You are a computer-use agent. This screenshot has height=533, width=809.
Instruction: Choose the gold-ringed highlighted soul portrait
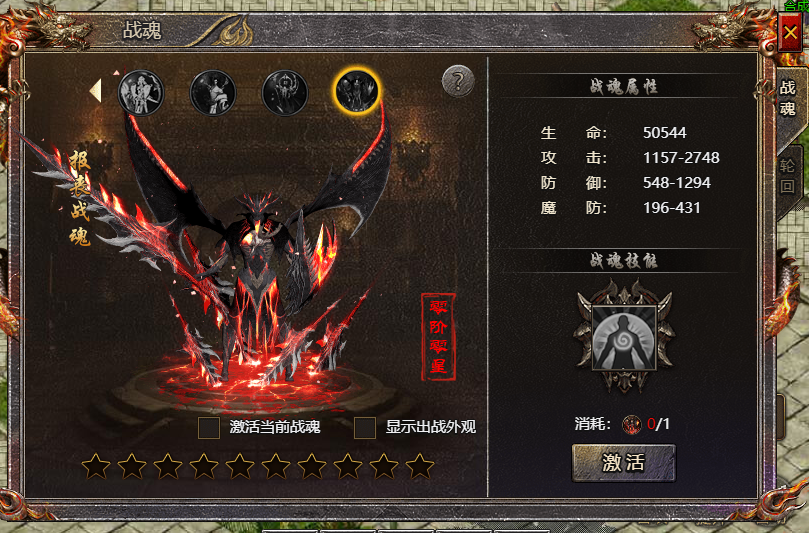(356, 92)
